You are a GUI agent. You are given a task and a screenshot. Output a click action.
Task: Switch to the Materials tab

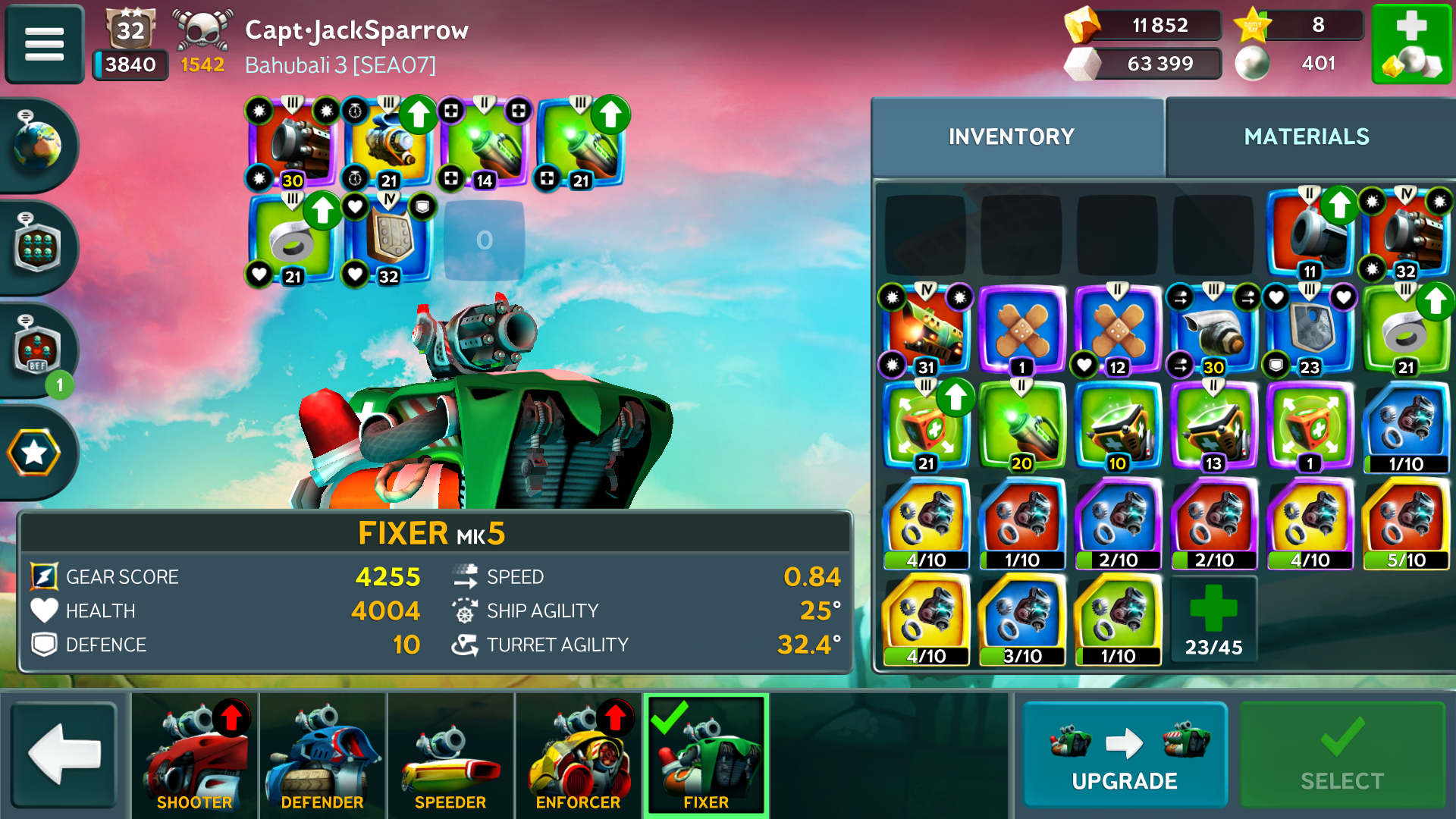(x=1306, y=136)
